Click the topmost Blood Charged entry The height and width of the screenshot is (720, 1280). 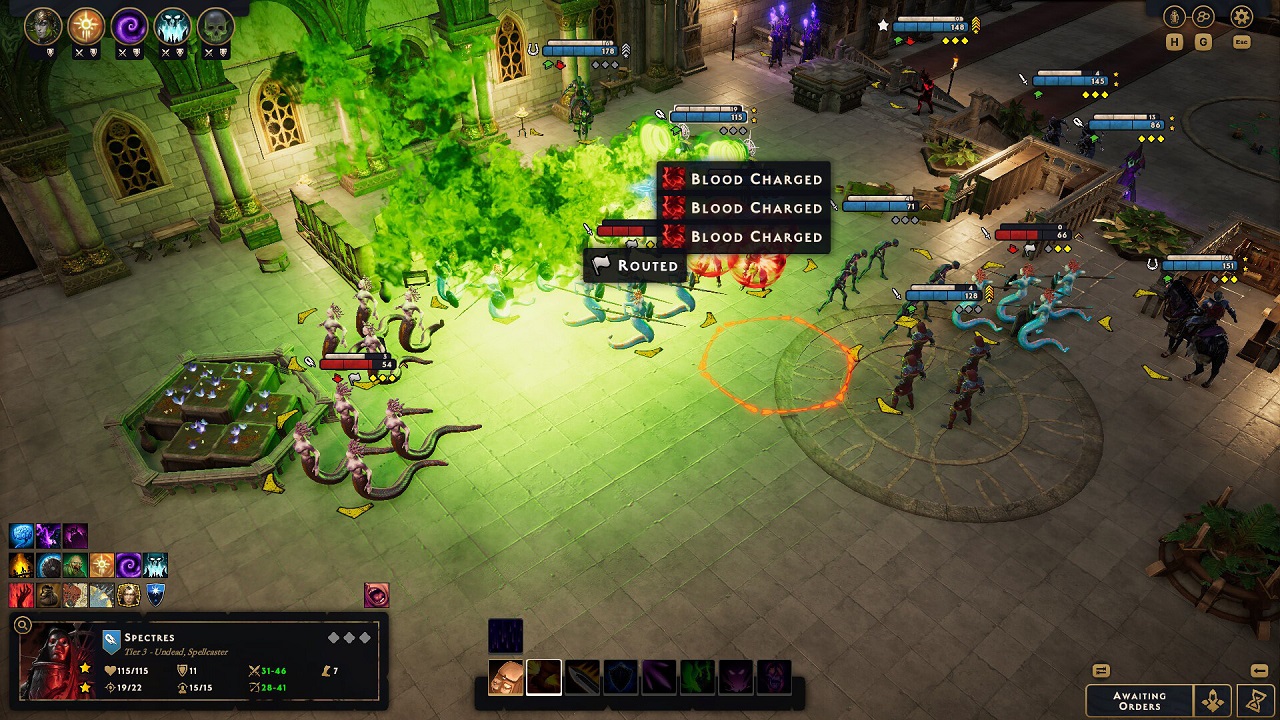tap(745, 180)
